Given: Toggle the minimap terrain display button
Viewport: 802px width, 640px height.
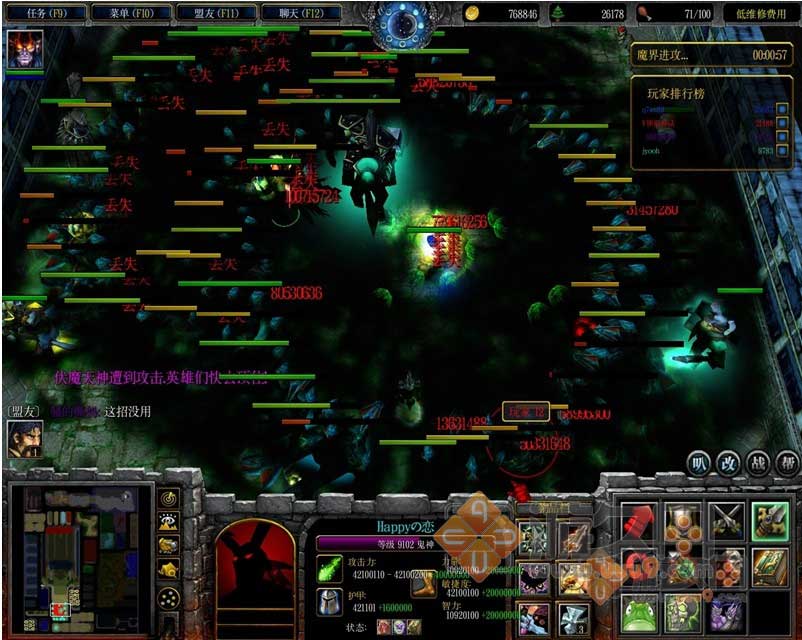Looking at the screenshot, I should pos(169,522).
